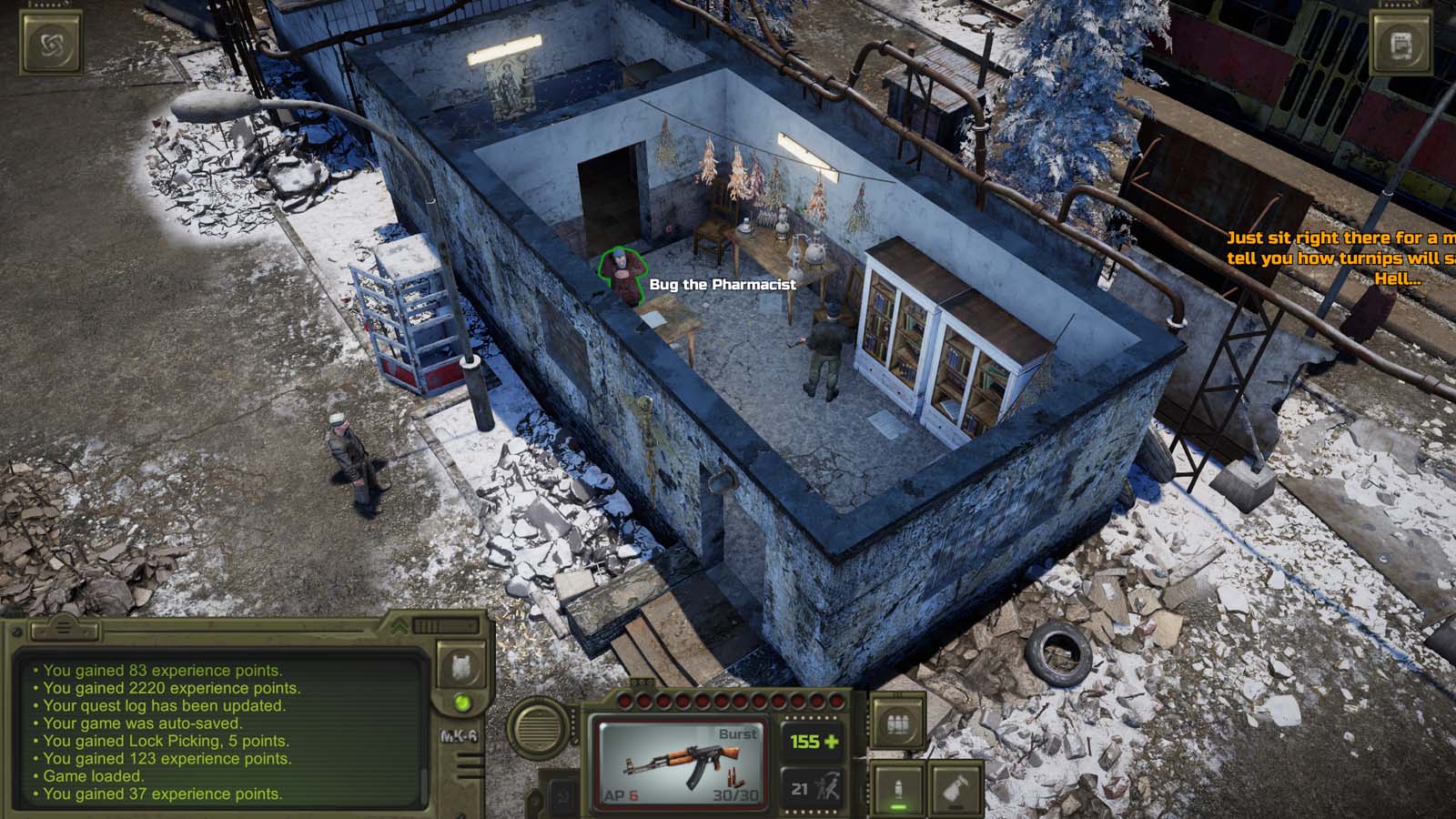Click the 'Your quest log has been updated' entry

(x=166, y=706)
